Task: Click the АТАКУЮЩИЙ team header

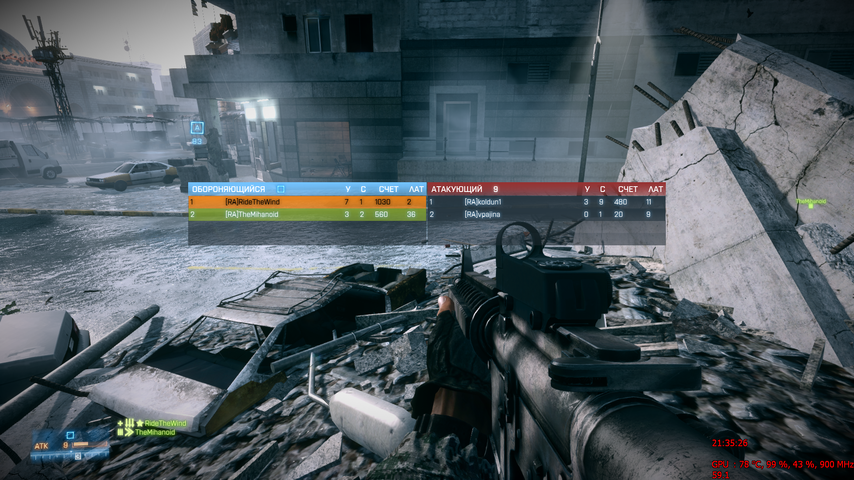Action: click(457, 188)
